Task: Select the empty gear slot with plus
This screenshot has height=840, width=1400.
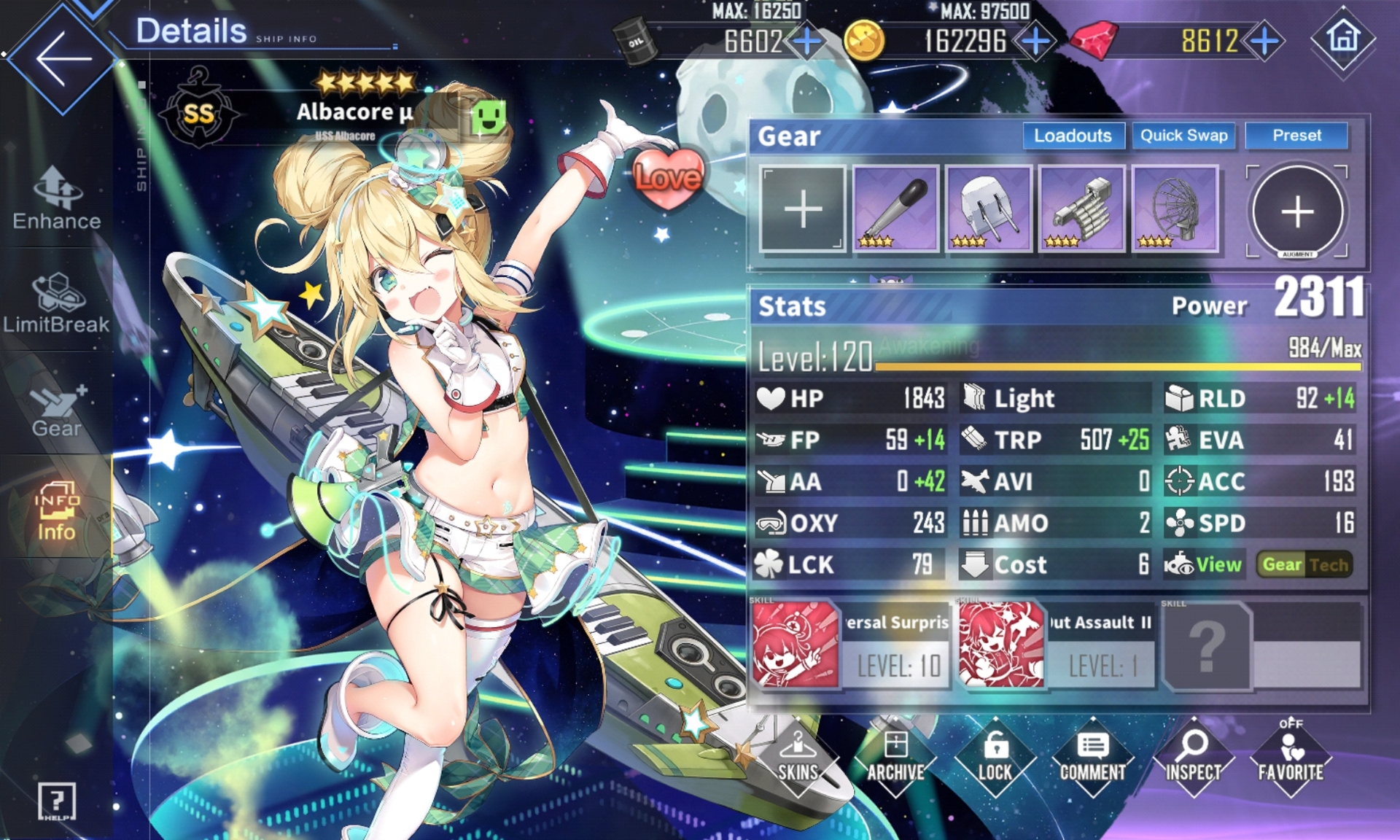Action: [x=803, y=210]
